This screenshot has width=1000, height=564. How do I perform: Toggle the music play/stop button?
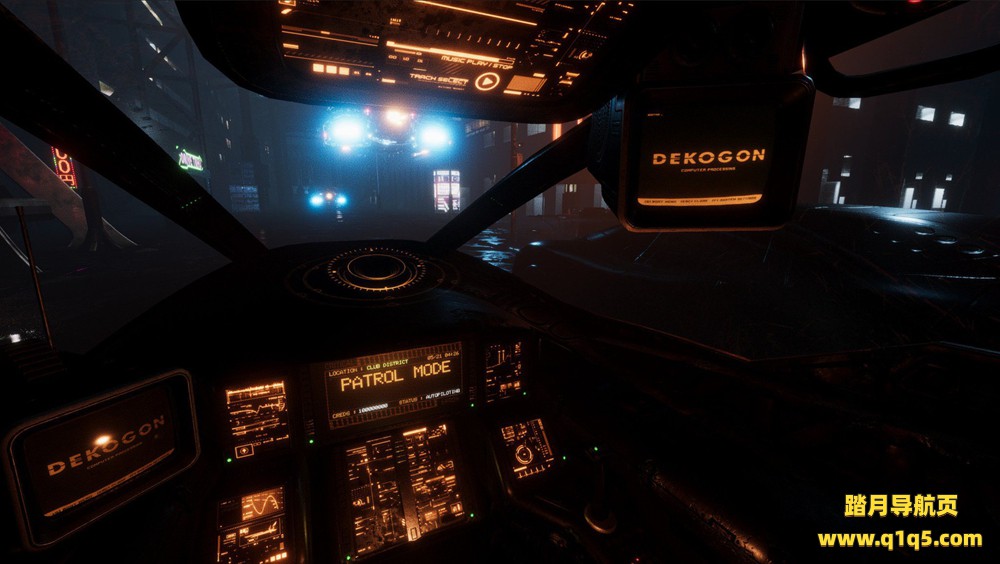point(487,81)
